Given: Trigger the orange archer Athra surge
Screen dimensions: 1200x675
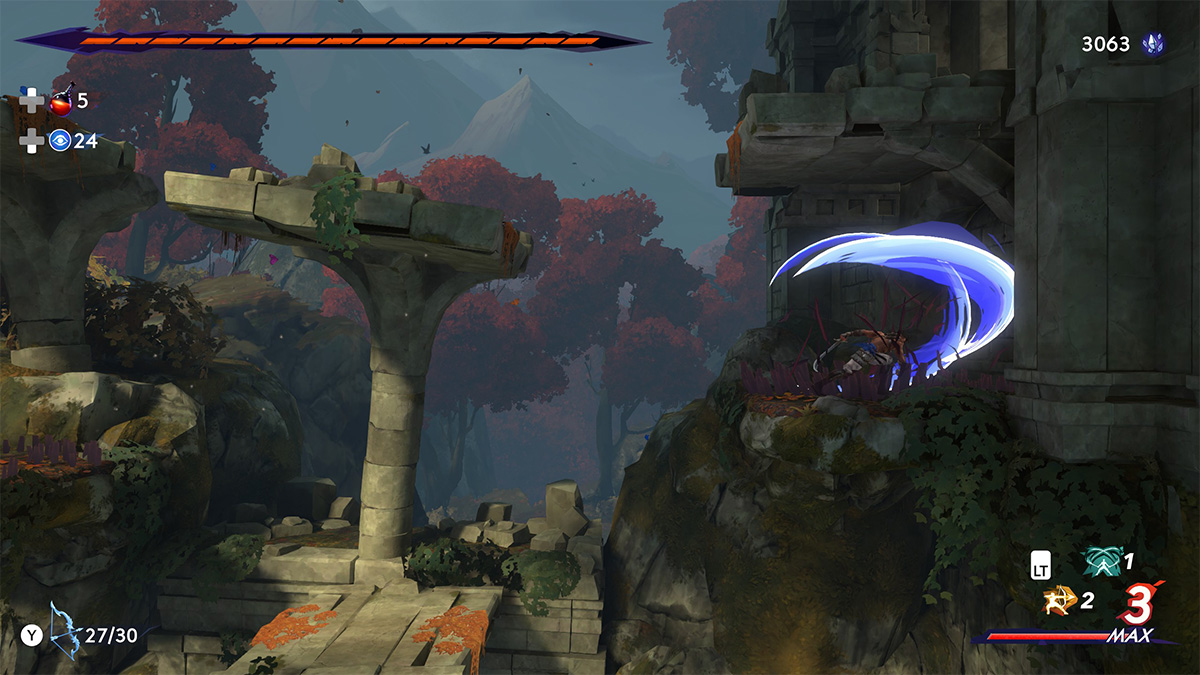Looking at the screenshot, I should coord(1058,600).
